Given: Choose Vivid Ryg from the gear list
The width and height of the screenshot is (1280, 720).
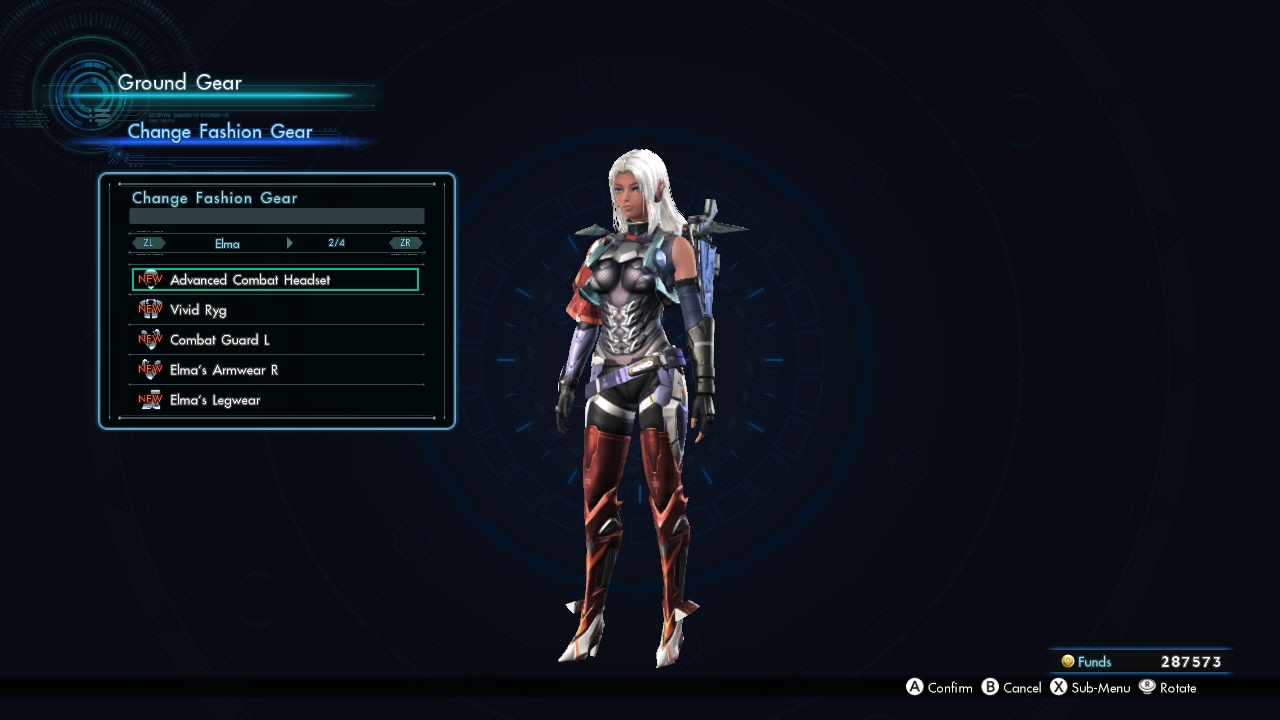Looking at the screenshot, I should point(274,310).
